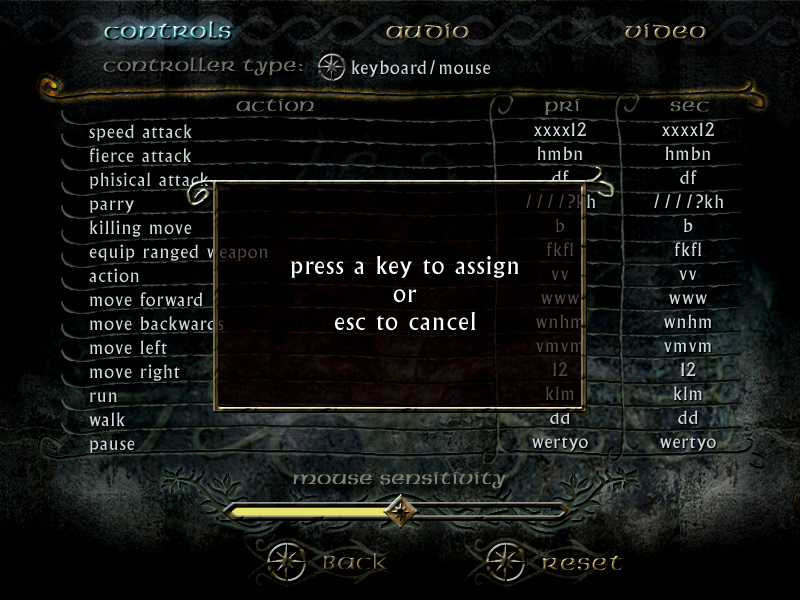The width and height of the screenshot is (800, 600).
Task: Select the speed attack secondary binding
Action: (x=688, y=130)
